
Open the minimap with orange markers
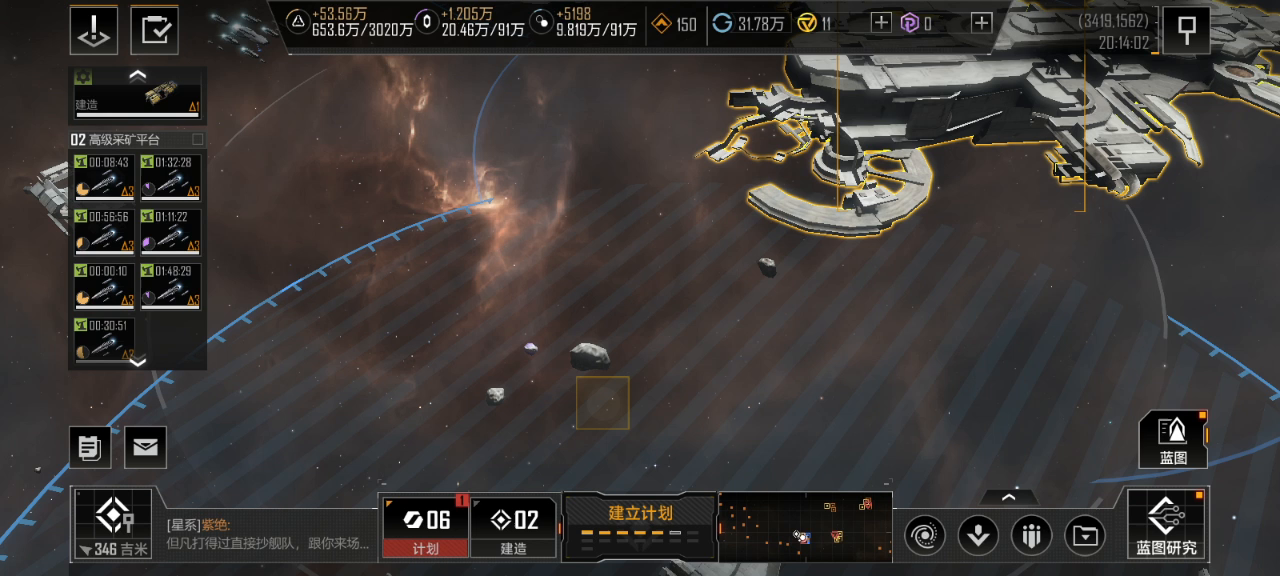pyautogui.click(x=804, y=526)
